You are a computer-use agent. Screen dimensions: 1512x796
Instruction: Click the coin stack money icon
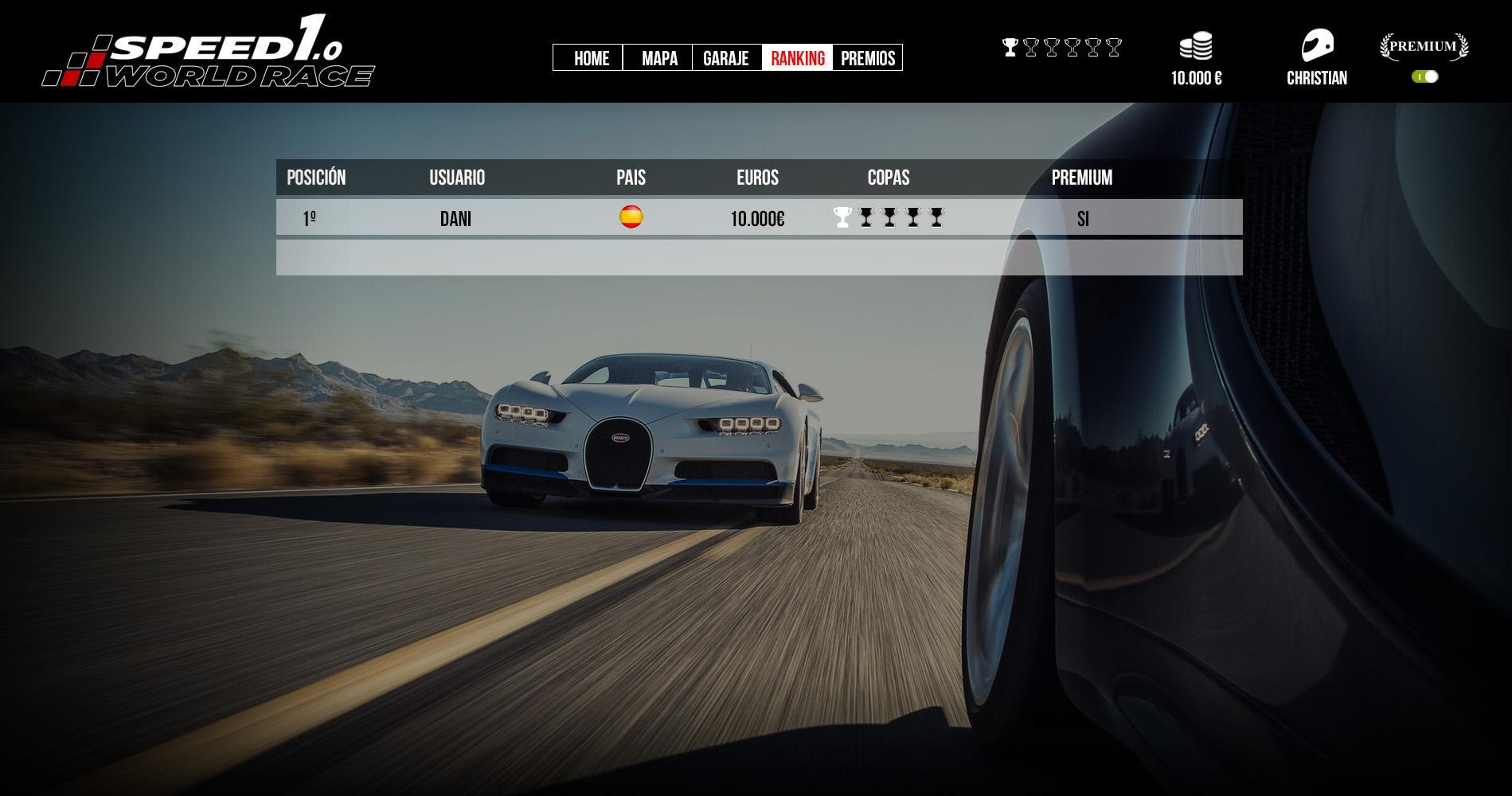tap(1196, 46)
